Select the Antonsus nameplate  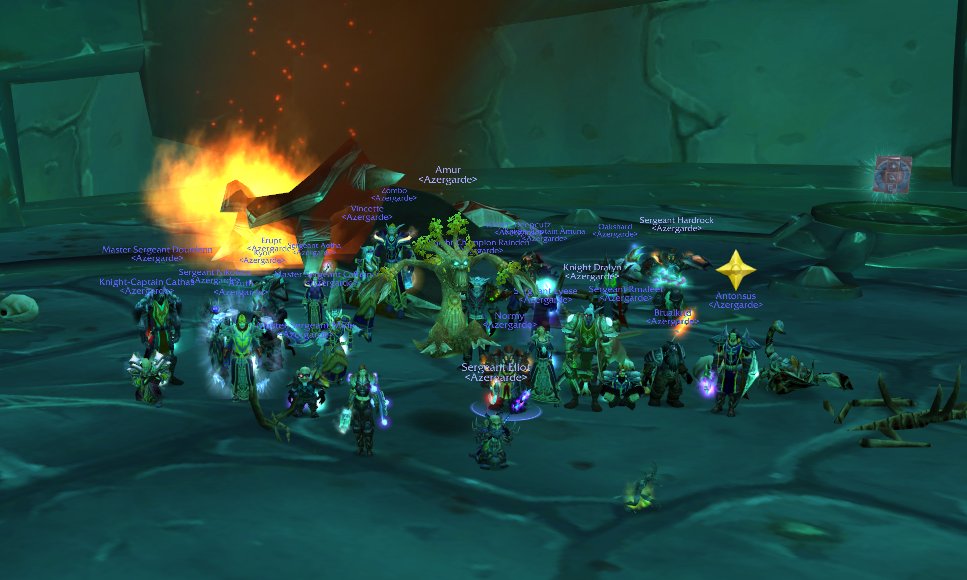[736, 296]
